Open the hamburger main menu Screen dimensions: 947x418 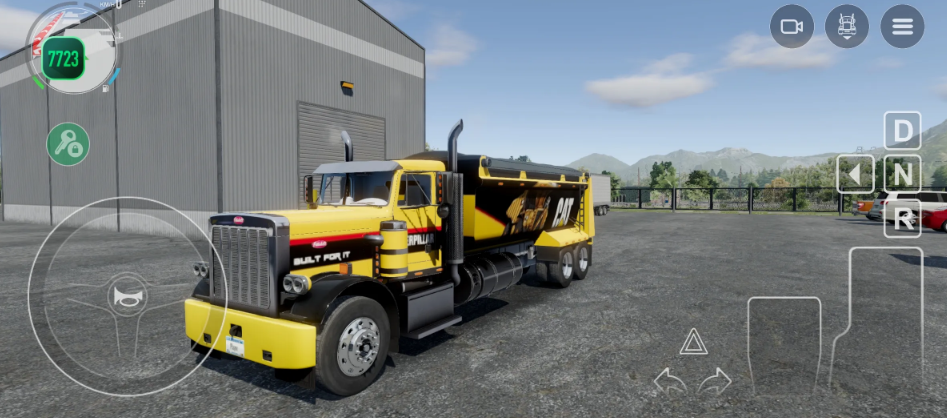902,27
